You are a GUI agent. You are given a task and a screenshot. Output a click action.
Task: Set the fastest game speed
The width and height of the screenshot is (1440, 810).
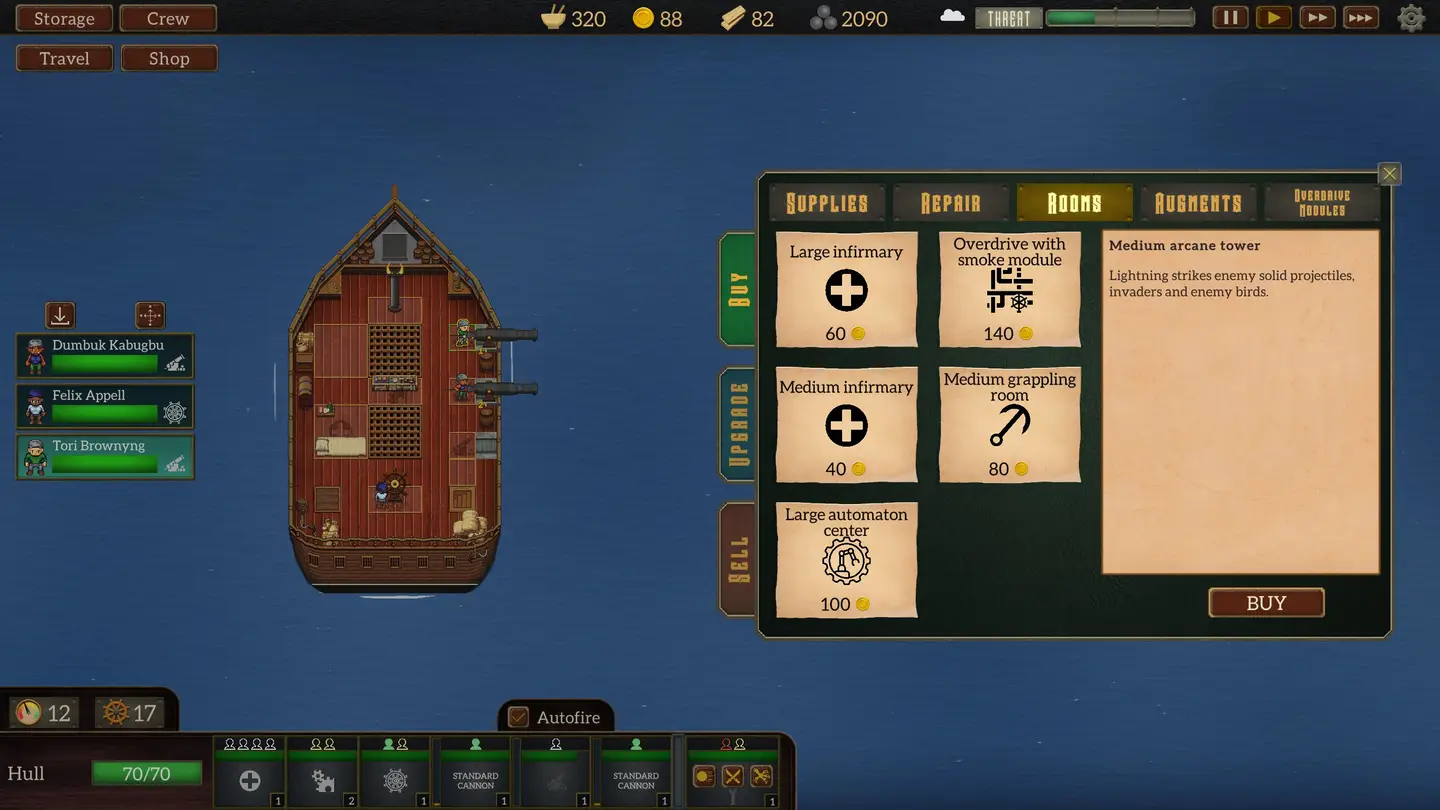(1359, 18)
